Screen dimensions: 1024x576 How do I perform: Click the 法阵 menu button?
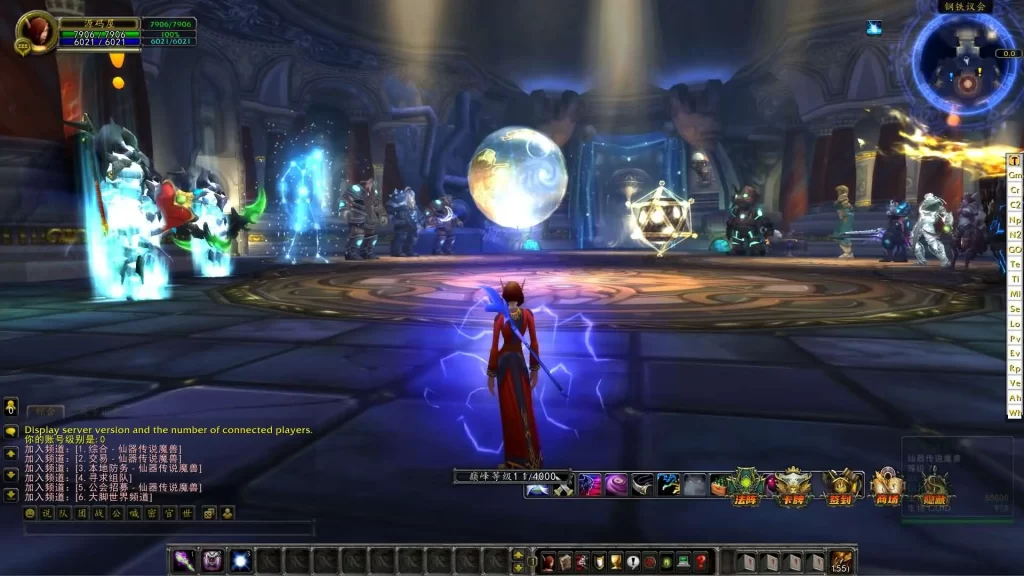point(745,487)
